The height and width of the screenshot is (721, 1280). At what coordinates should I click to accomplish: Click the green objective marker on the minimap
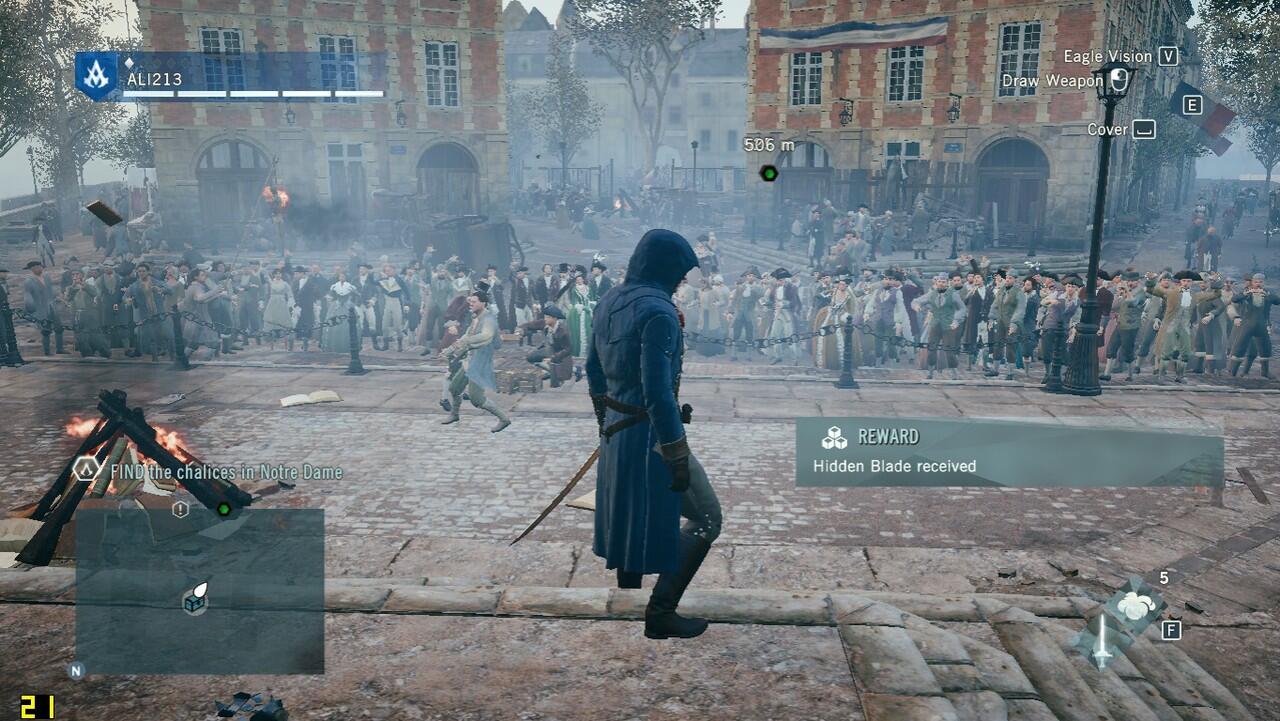click(x=224, y=509)
